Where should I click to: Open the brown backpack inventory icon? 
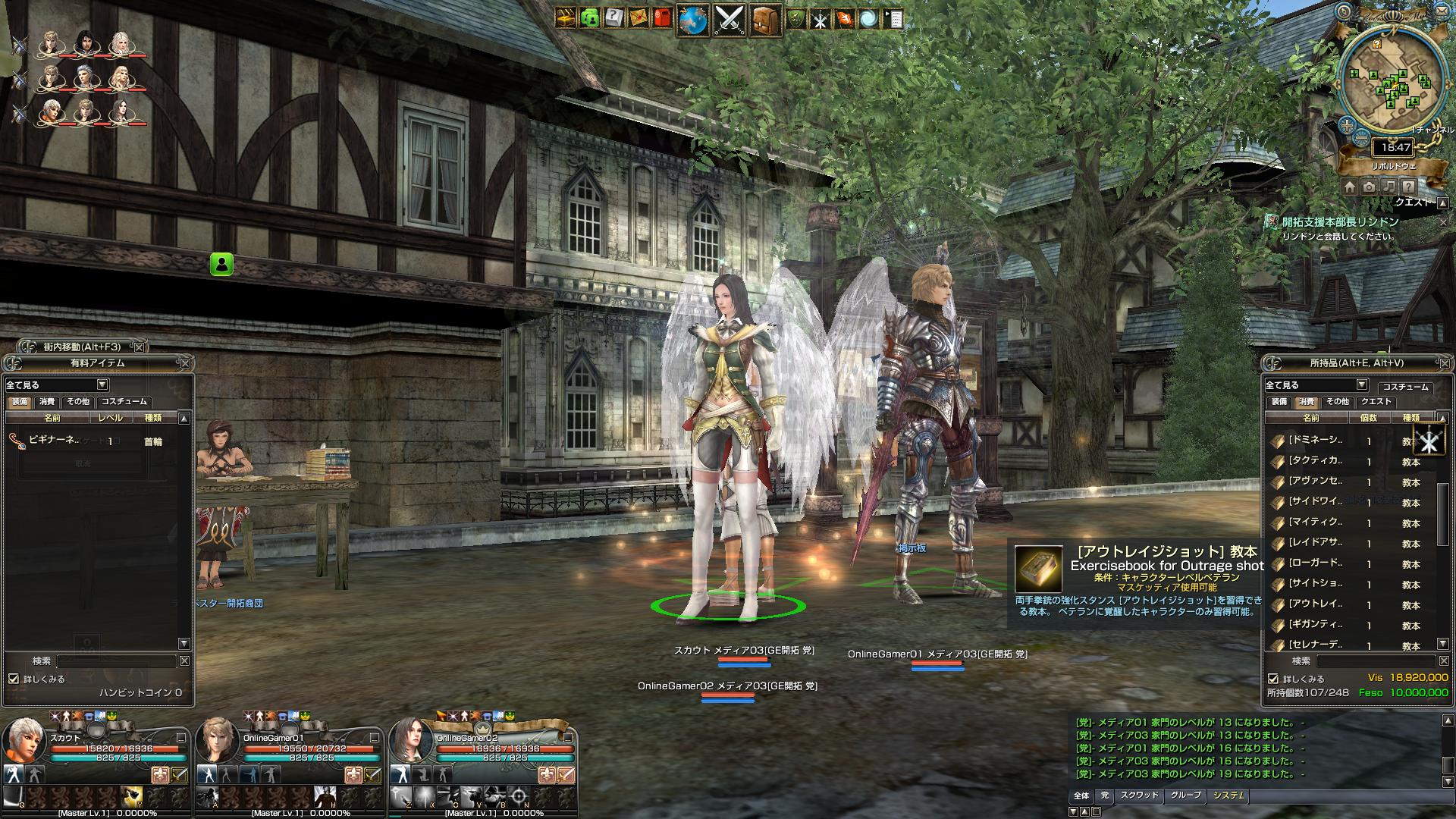[x=766, y=20]
